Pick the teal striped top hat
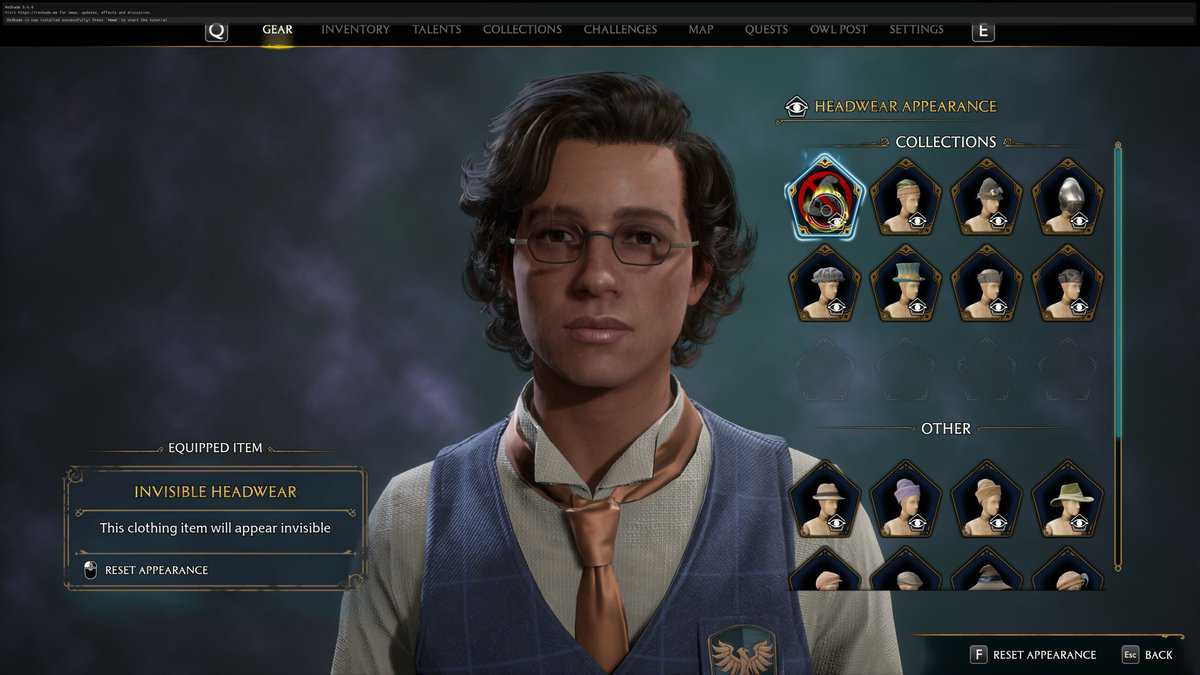Viewport: 1200px width, 675px height. click(x=906, y=283)
